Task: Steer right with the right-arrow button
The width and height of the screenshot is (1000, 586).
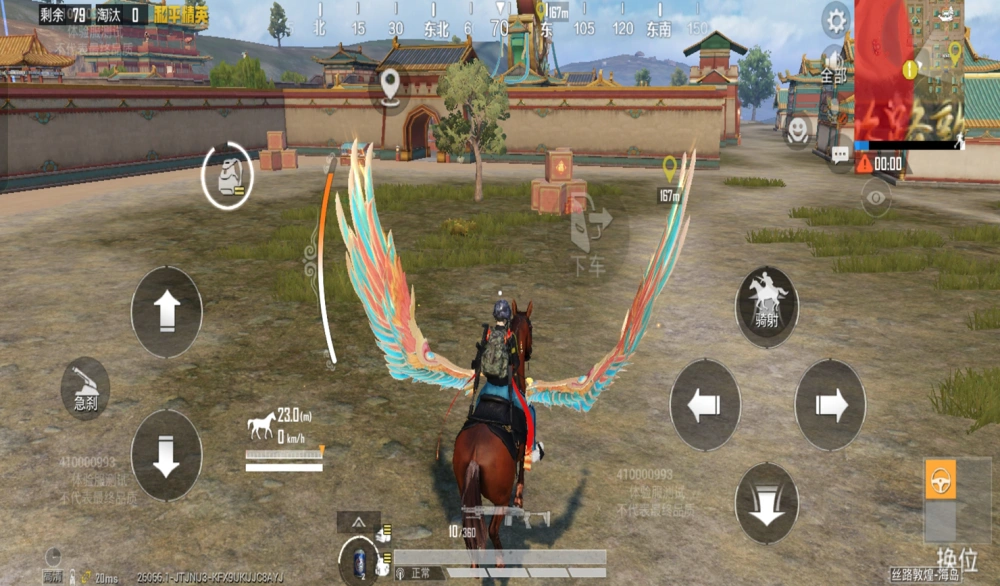Action: tap(830, 405)
